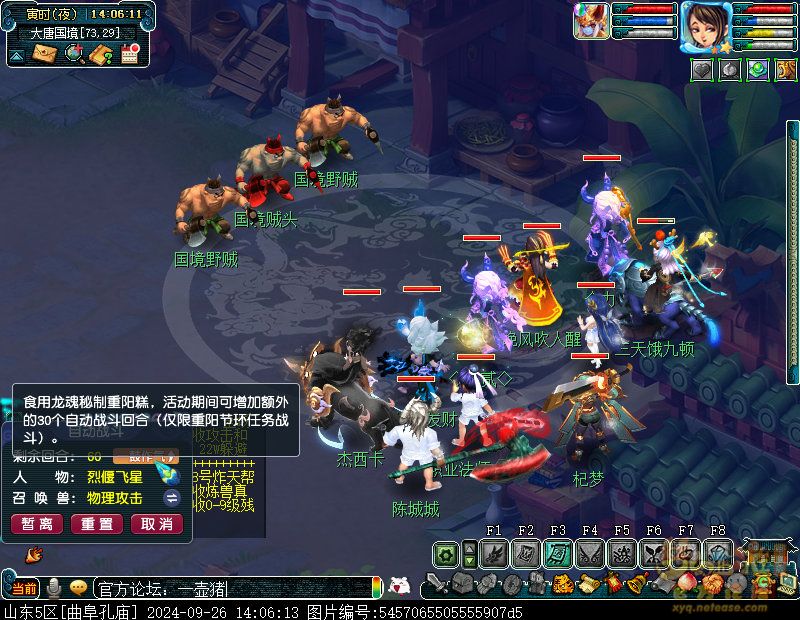Open the green gear hotbar settings button
This screenshot has width=800, height=620.
[446, 553]
